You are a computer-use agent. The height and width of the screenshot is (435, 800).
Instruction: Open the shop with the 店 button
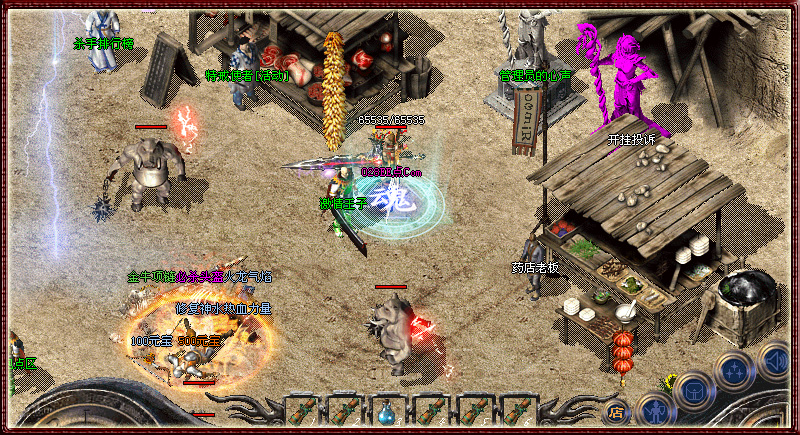617,410
